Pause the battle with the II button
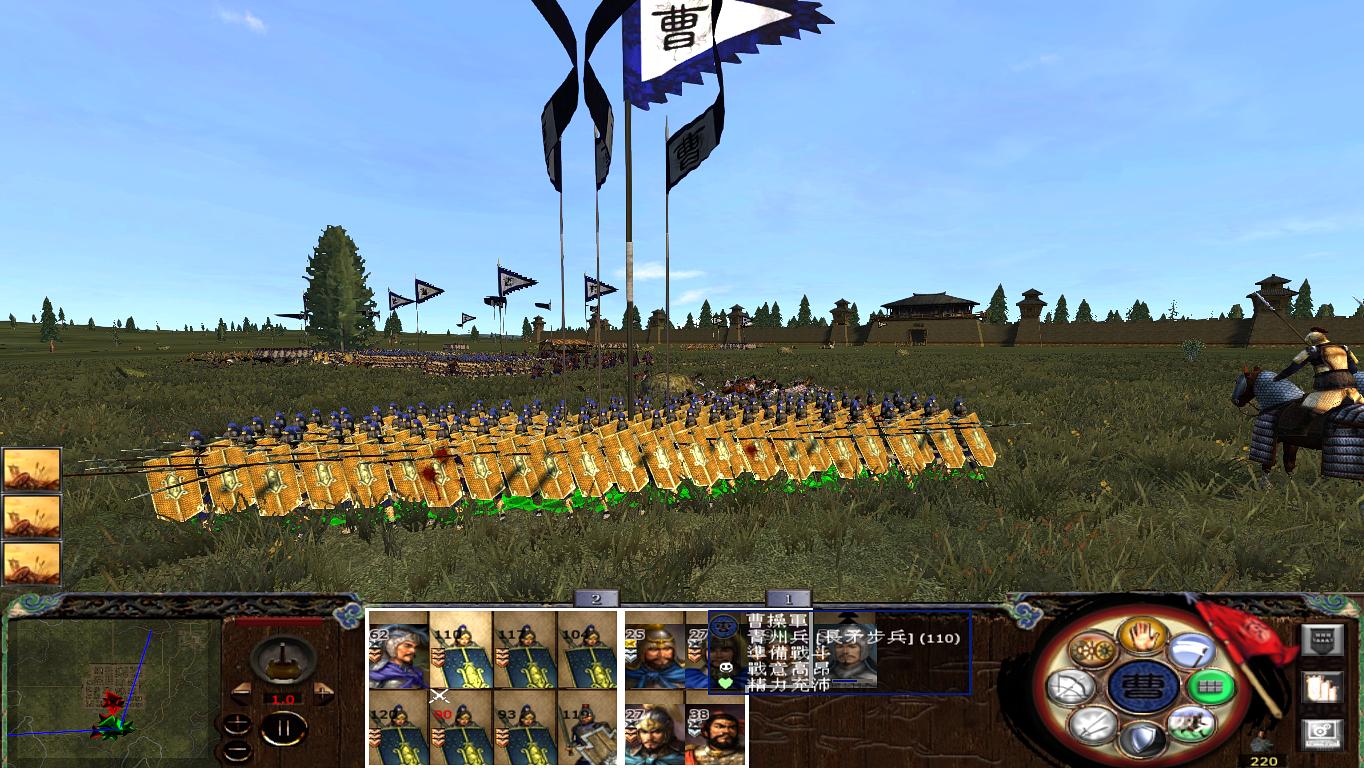 click(286, 727)
